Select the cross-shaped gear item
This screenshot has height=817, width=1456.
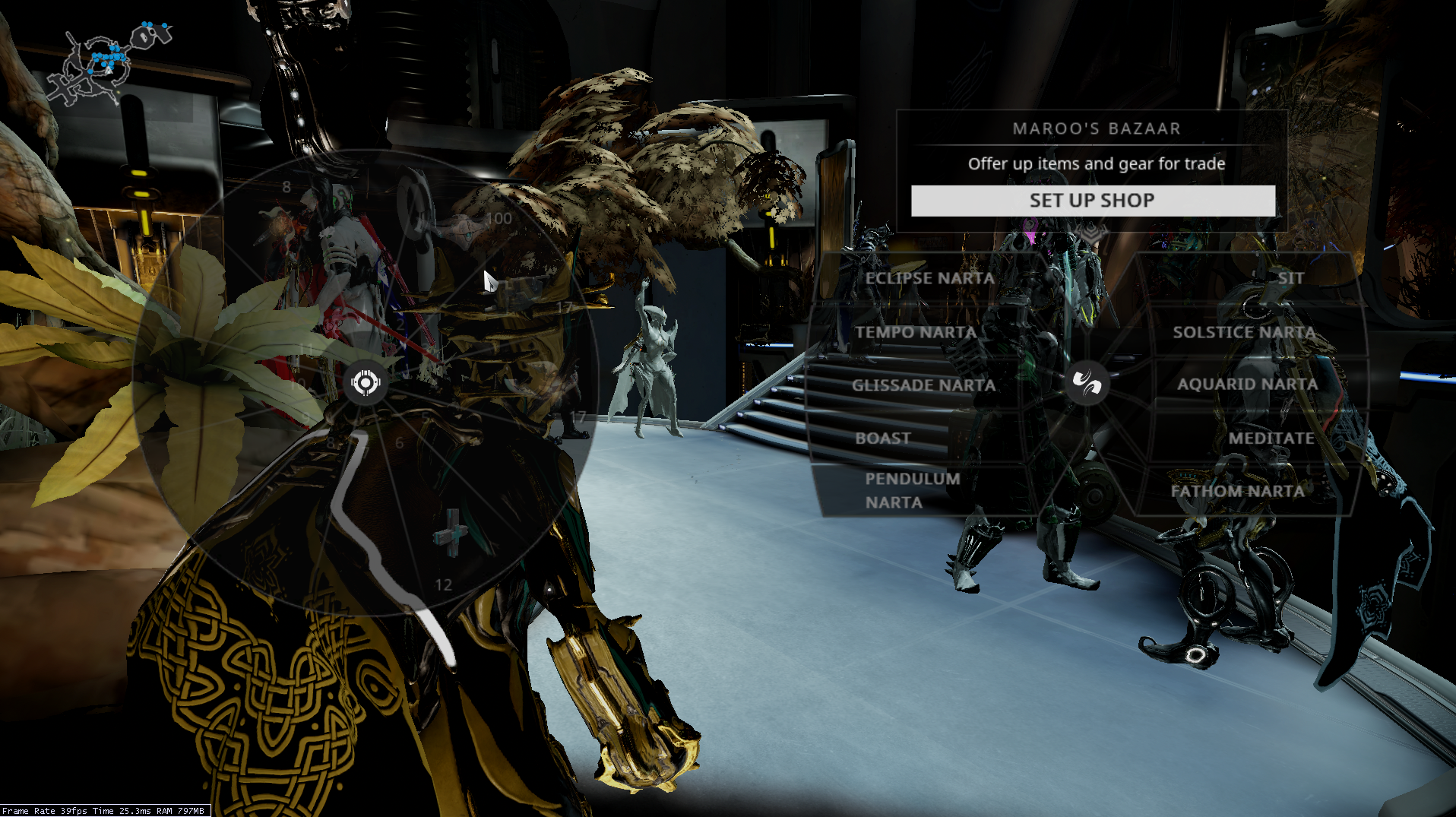451,534
